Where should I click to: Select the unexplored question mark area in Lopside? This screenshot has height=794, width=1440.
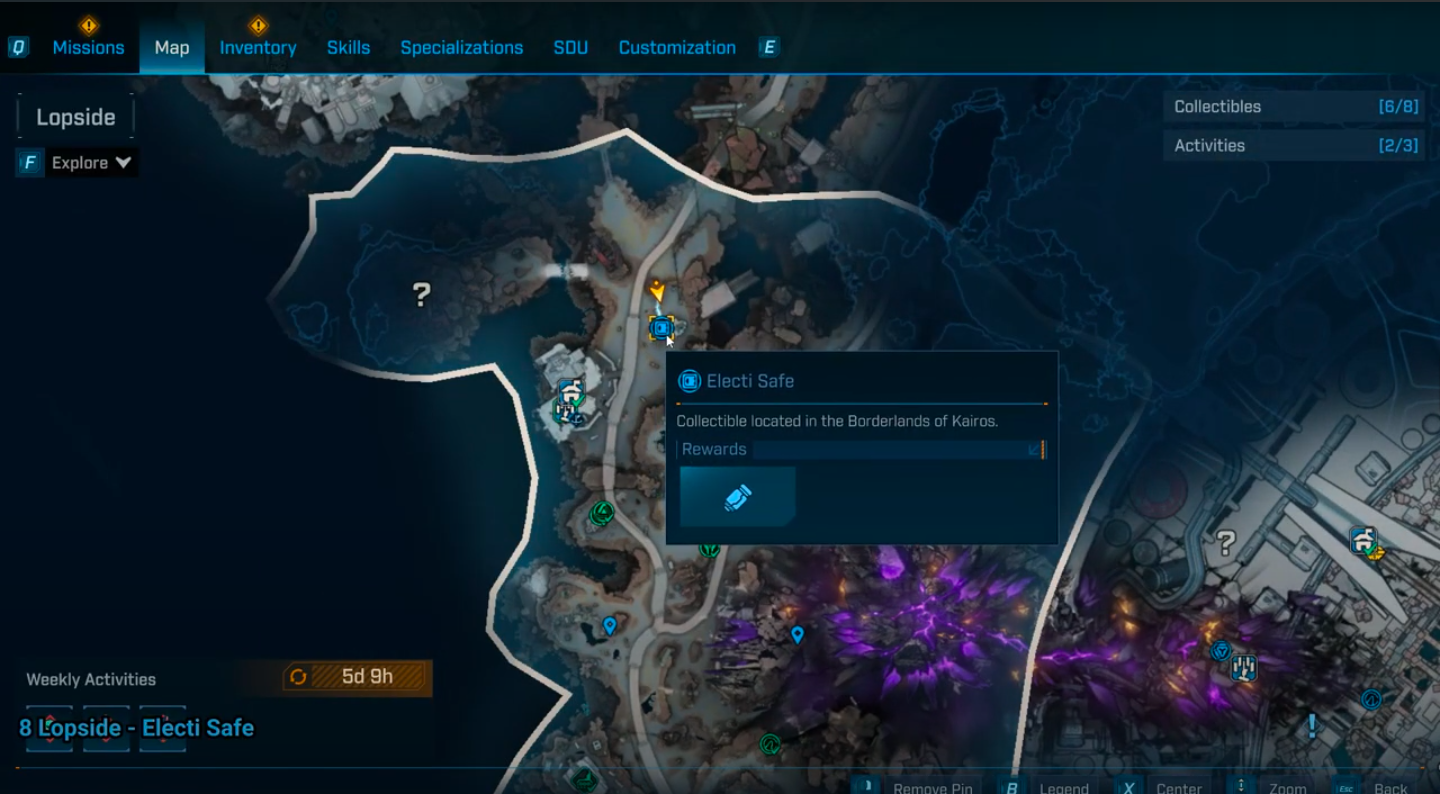pyautogui.click(x=422, y=294)
